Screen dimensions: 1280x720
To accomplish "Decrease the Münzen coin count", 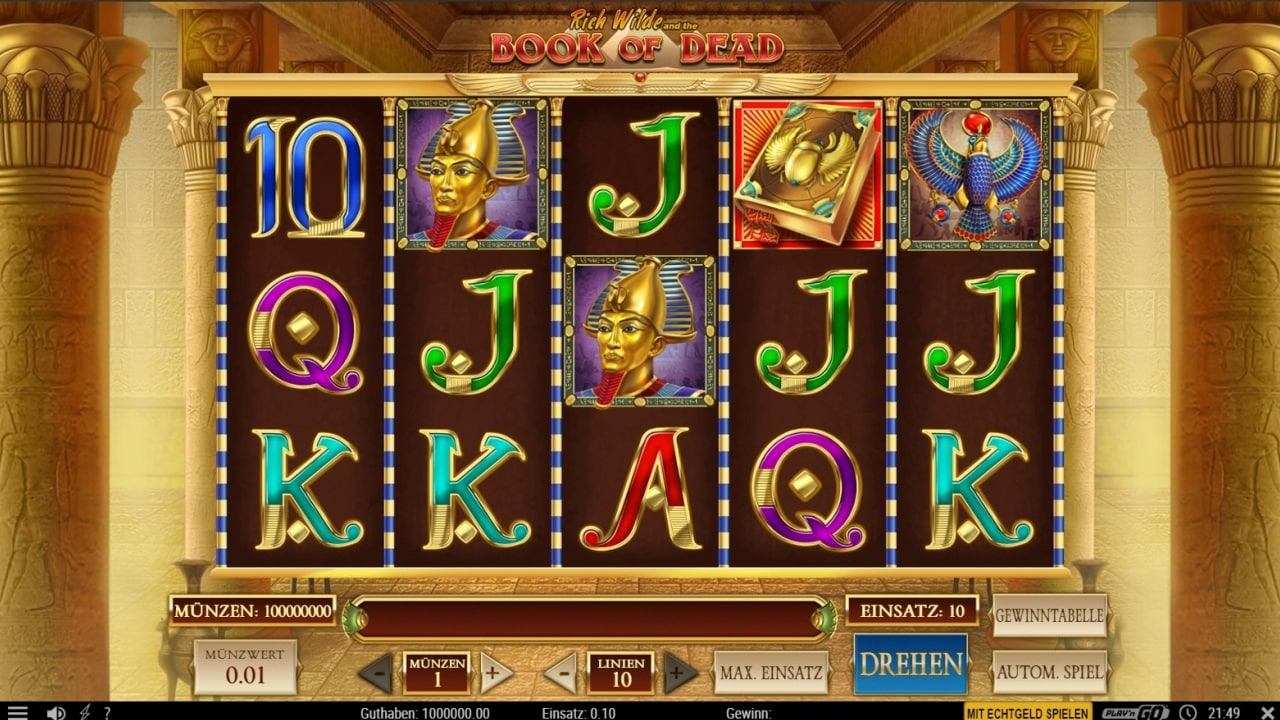I will [376, 673].
